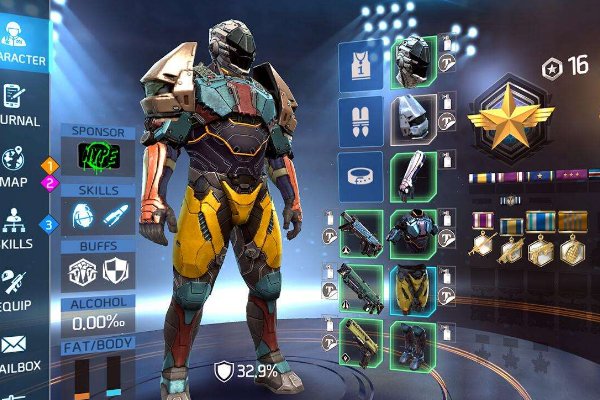Select the shoulder armor slot
This screenshot has height=400, width=600.
click(x=410, y=120)
